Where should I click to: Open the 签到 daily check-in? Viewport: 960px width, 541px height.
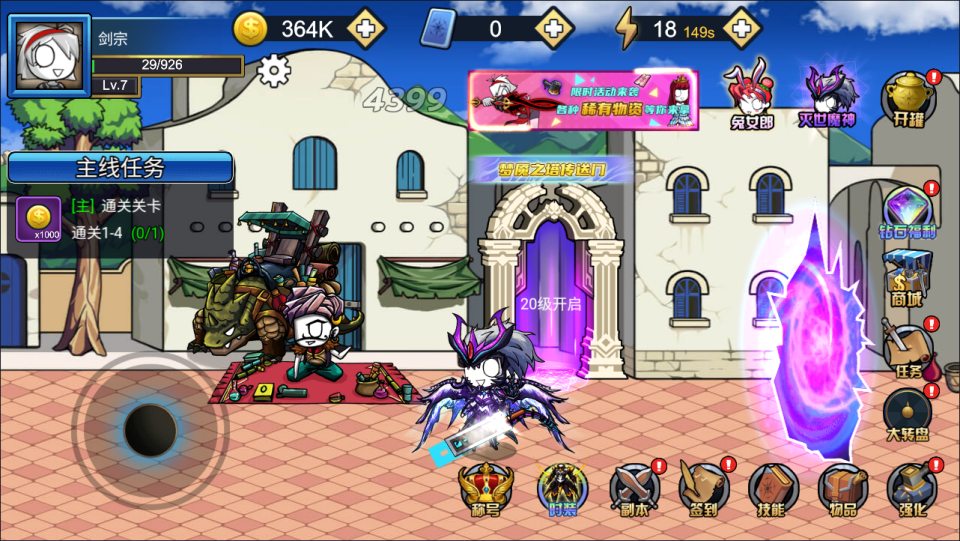704,489
